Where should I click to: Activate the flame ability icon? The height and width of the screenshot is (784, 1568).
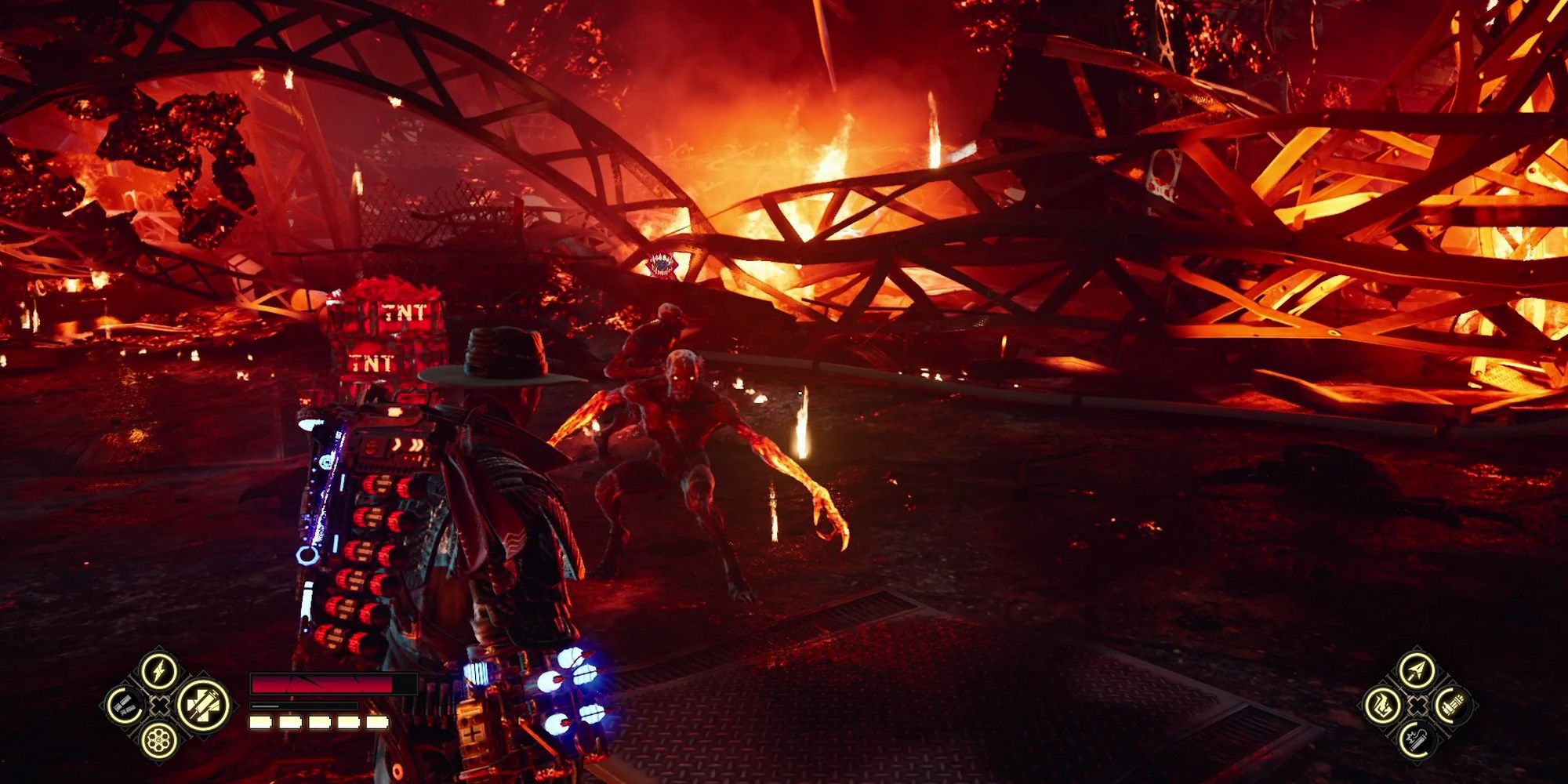[1382, 706]
